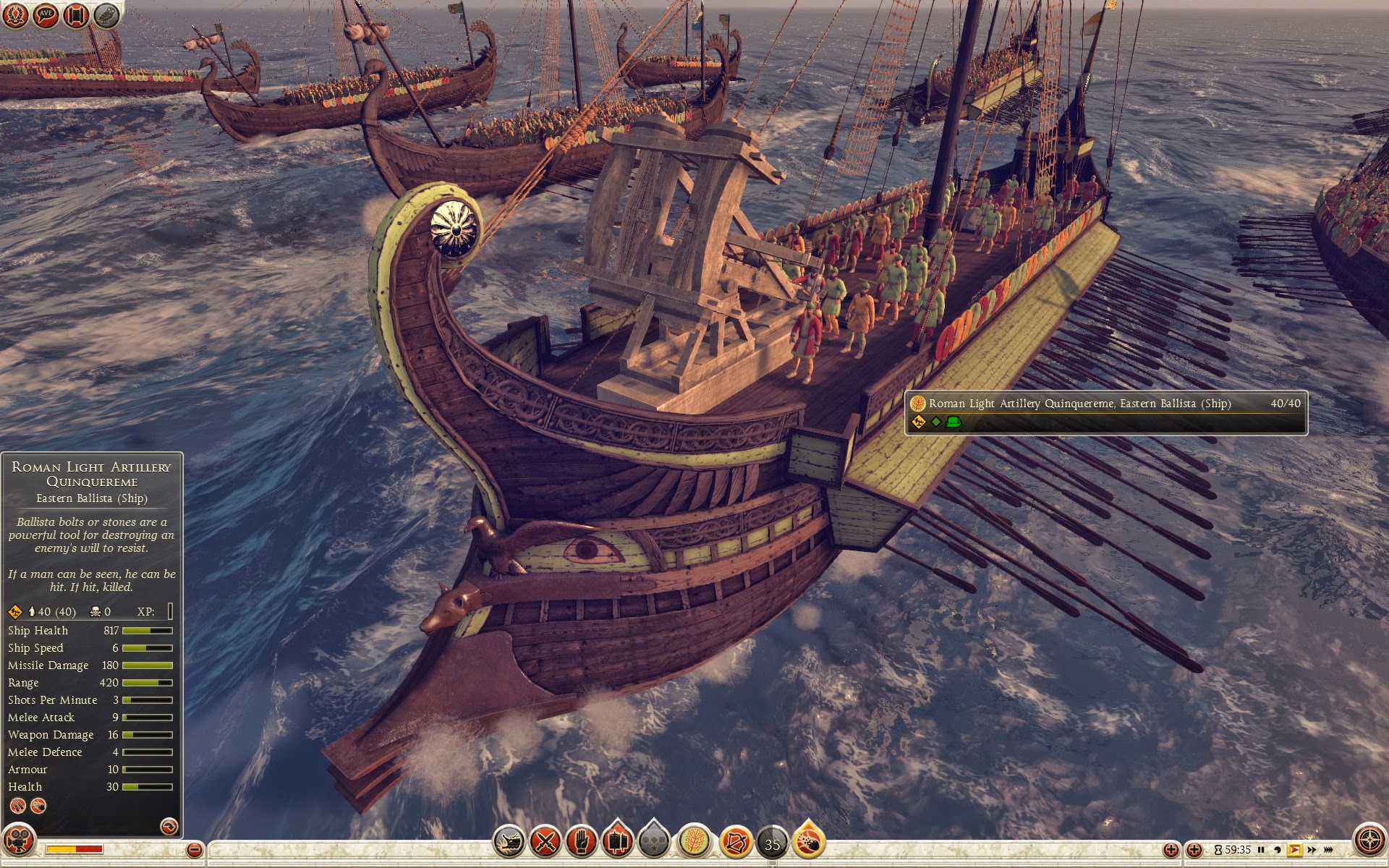The image size is (1389, 868).
Task: Click the ability on 35 cooldown
Action: [x=772, y=843]
